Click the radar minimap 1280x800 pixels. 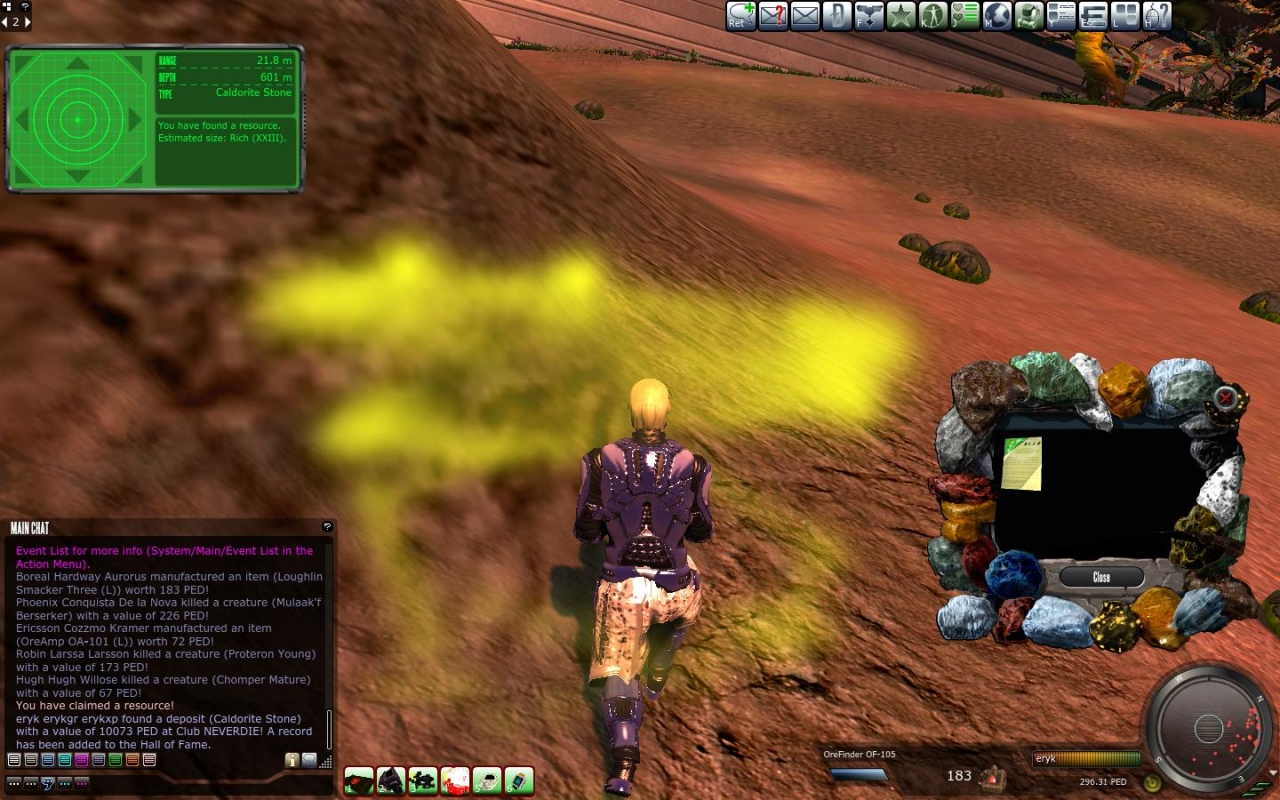[1208, 727]
